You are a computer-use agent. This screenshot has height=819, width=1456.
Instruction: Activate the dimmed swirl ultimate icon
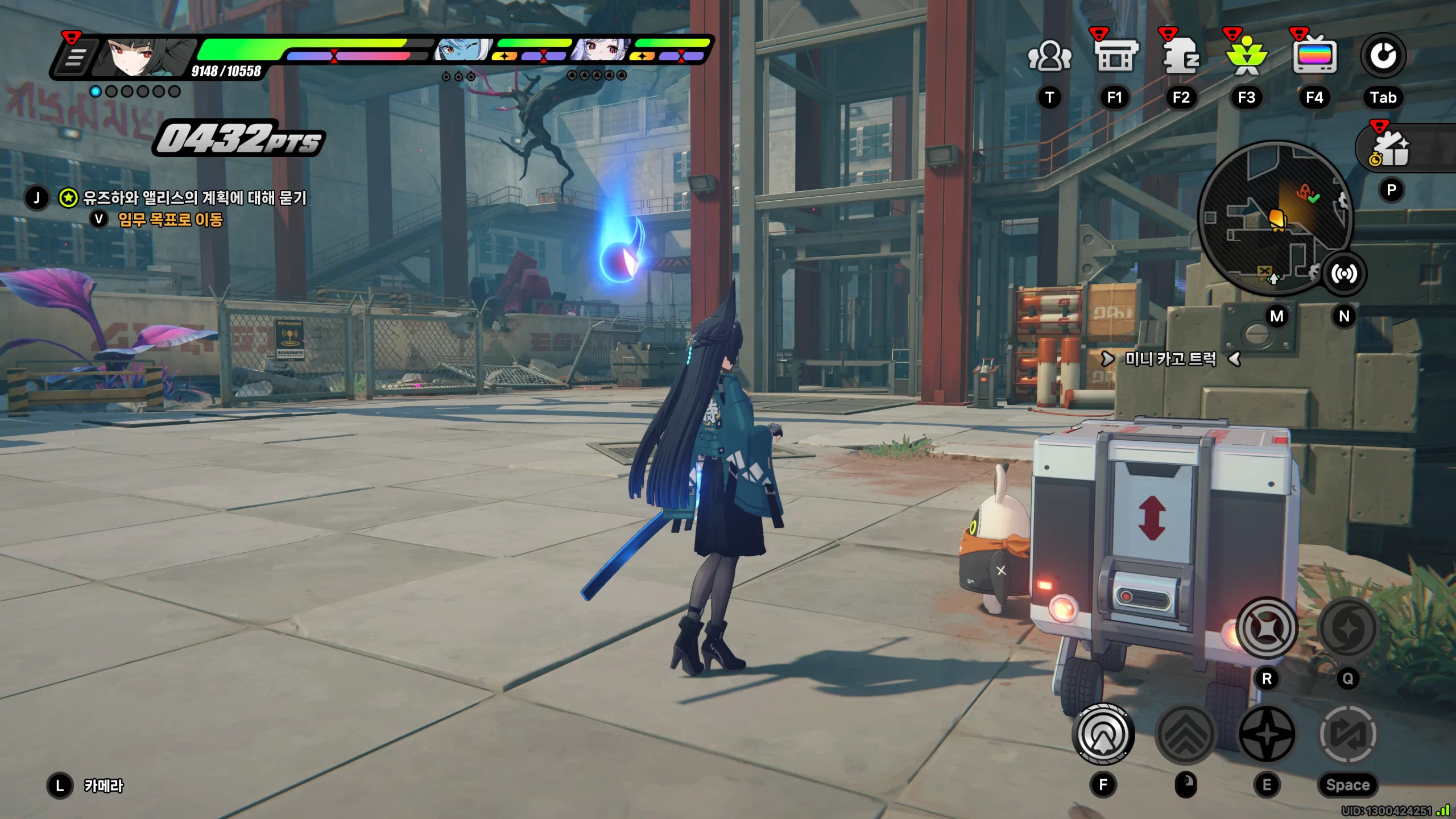(x=1347, y=628)
